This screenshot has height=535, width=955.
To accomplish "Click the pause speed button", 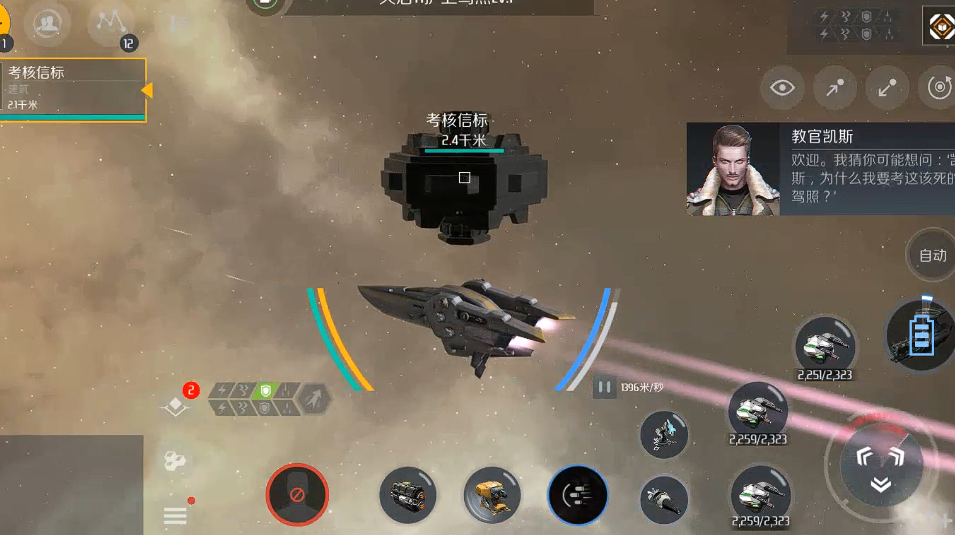I will tap(604, 386).
